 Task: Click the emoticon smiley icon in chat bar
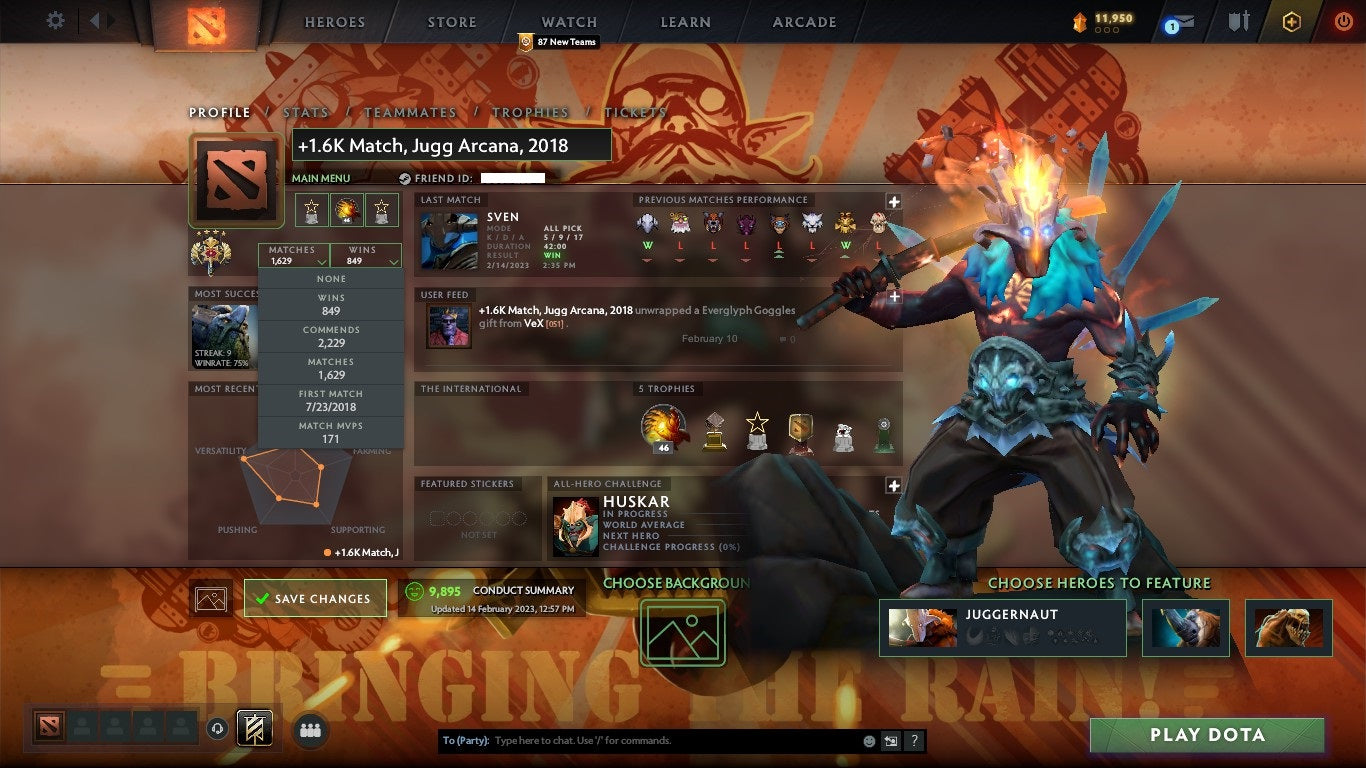pyautogui.click(x=869, y=740)
